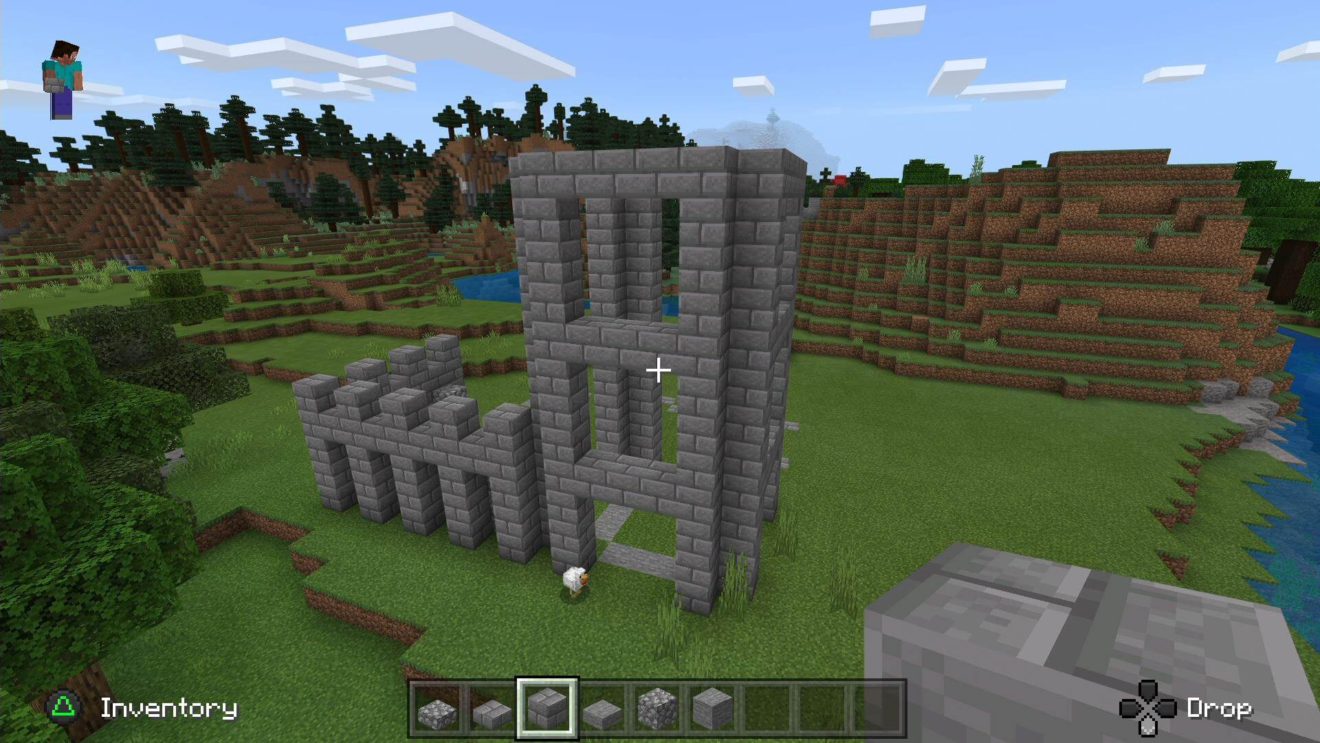The image size is (1320, 743).
Task: Select the stone slab in hotbar slot two
Action: pyautogui.click(x=489, y=712)
